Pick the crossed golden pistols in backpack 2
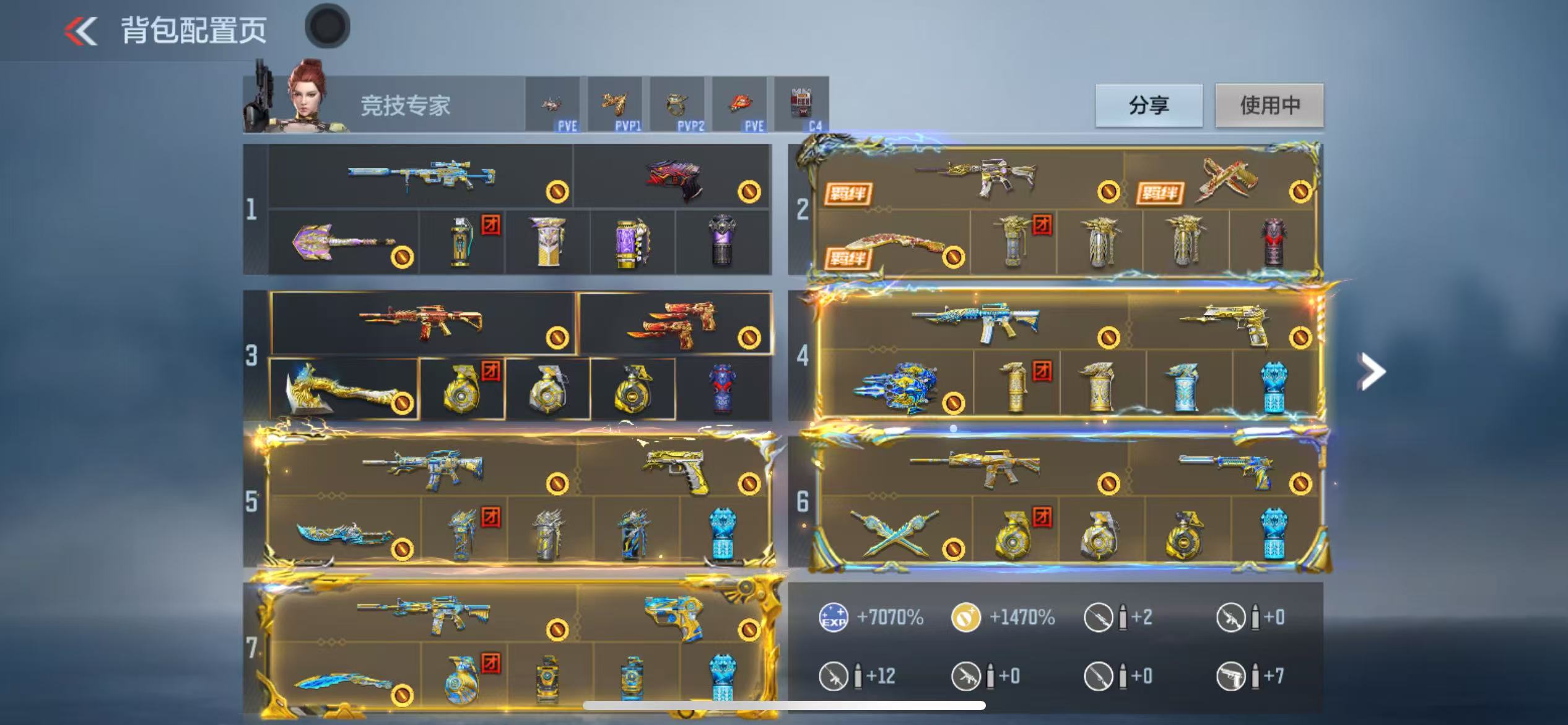 (x=1225, y=178)
